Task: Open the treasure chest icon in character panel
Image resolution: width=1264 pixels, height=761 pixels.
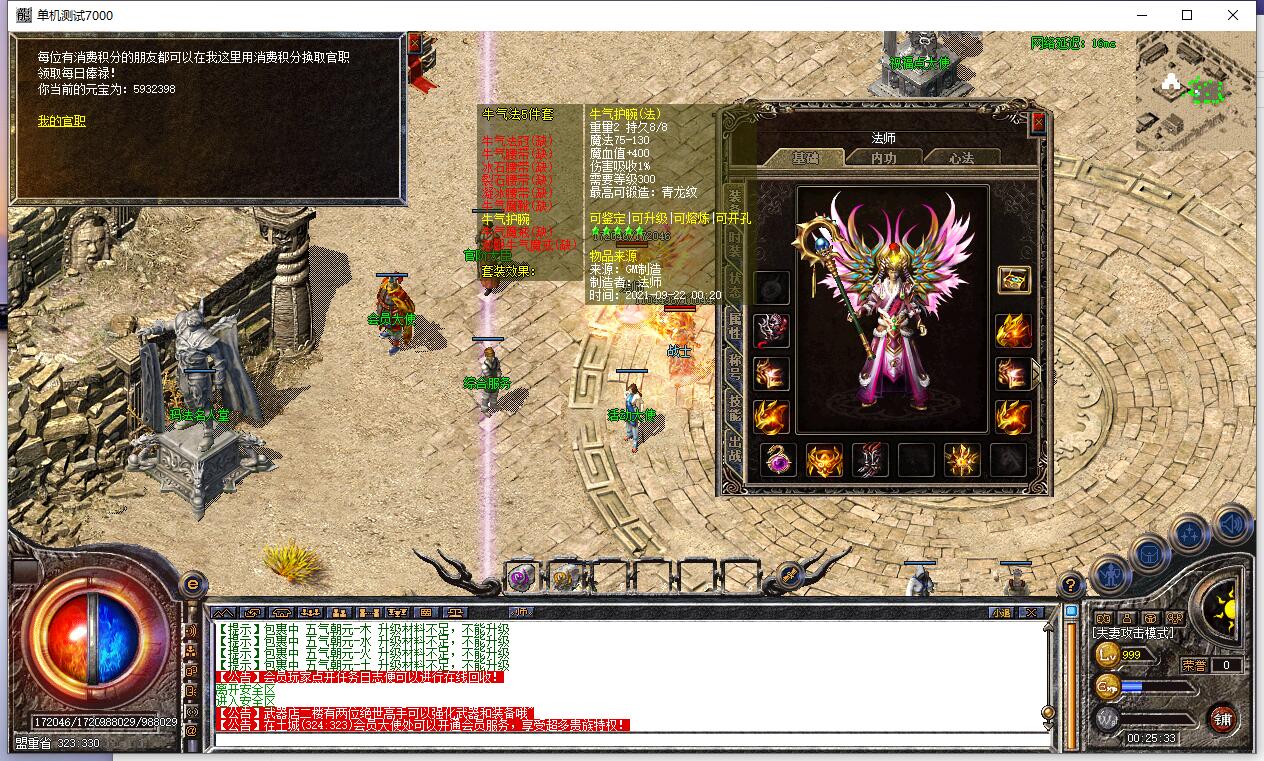Action: pyautogui.click(x=1013, y=280)
